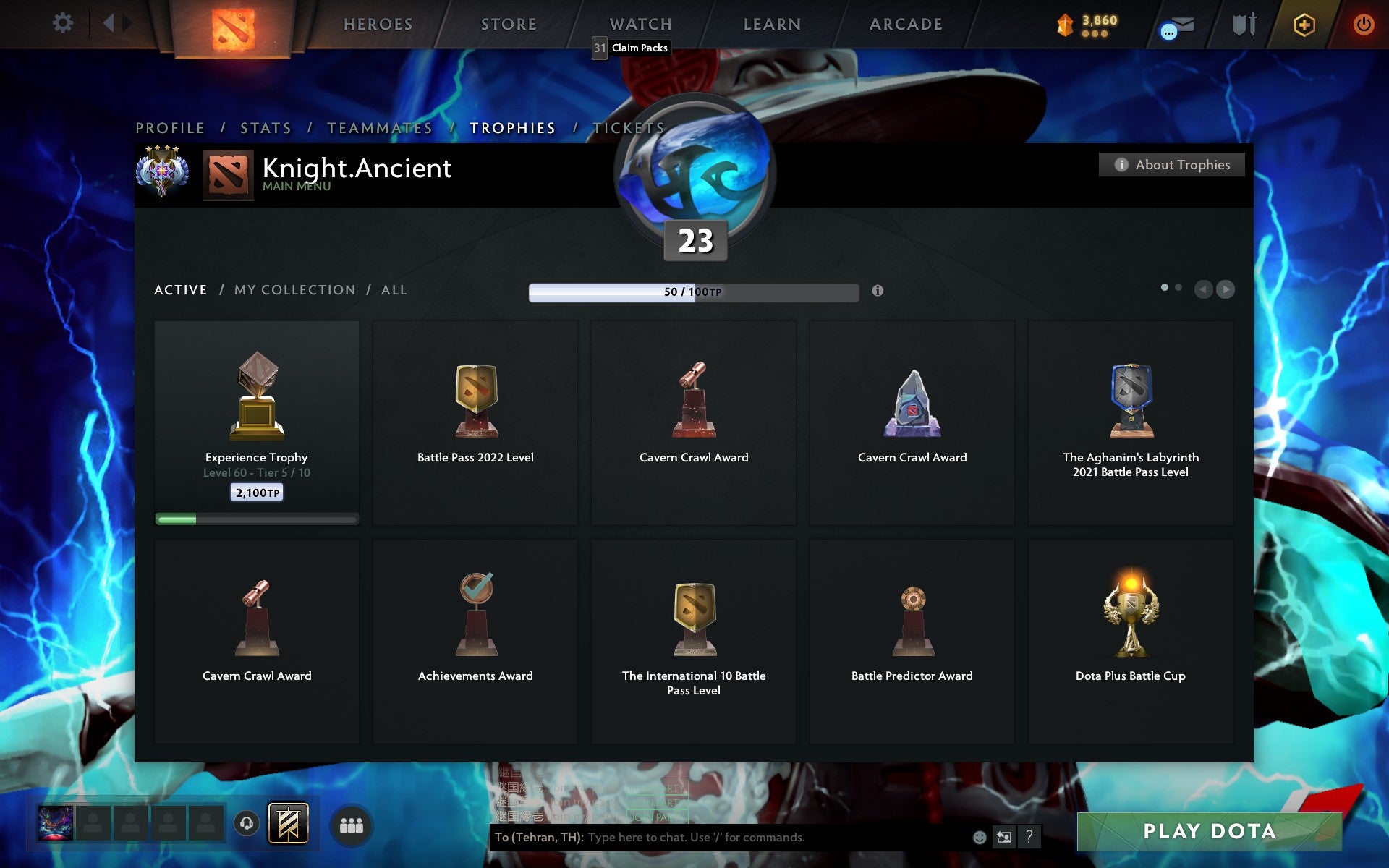Open the settings gear

tap(64, 23)
